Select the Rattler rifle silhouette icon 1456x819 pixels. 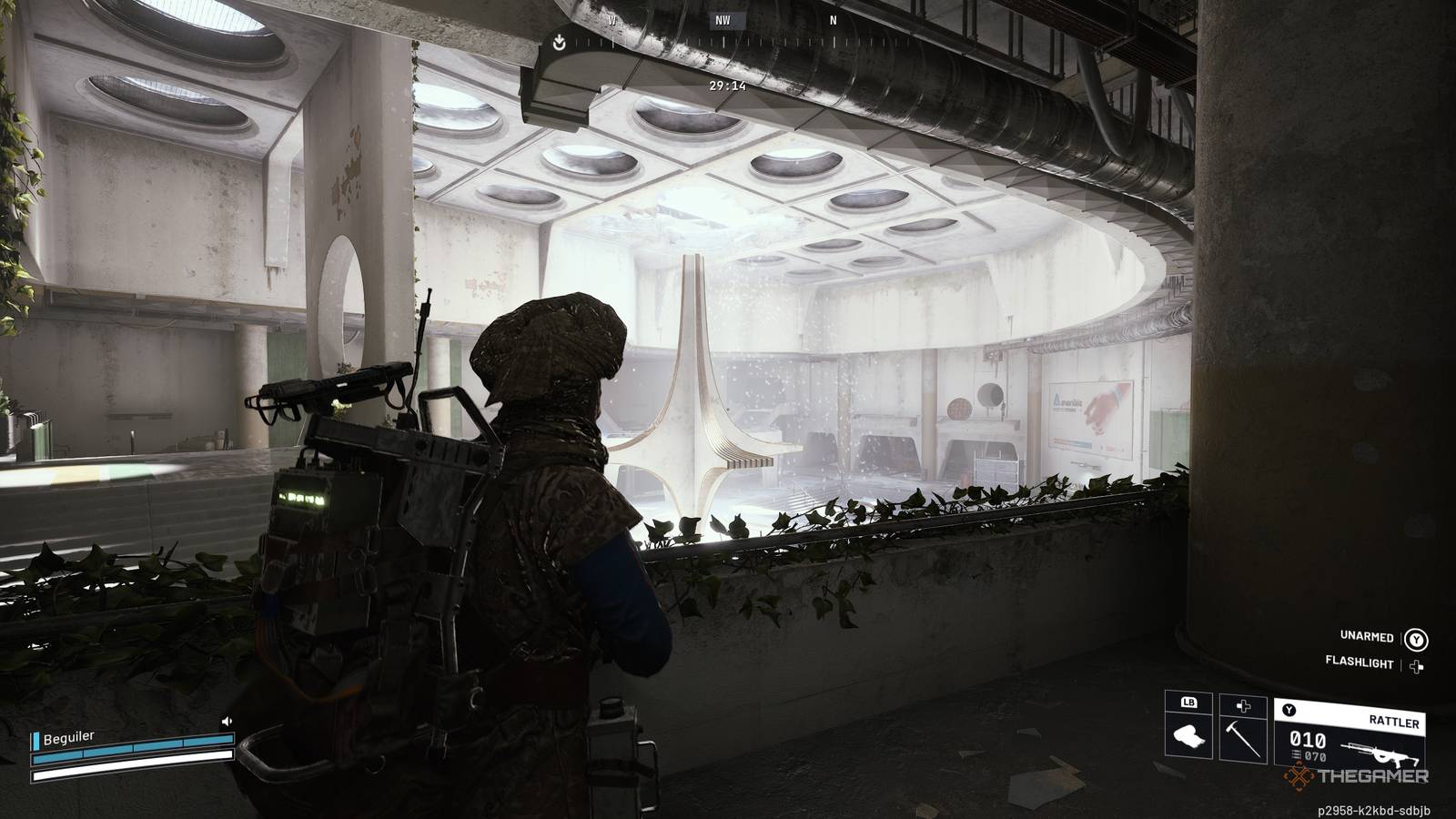(1380, 754)
